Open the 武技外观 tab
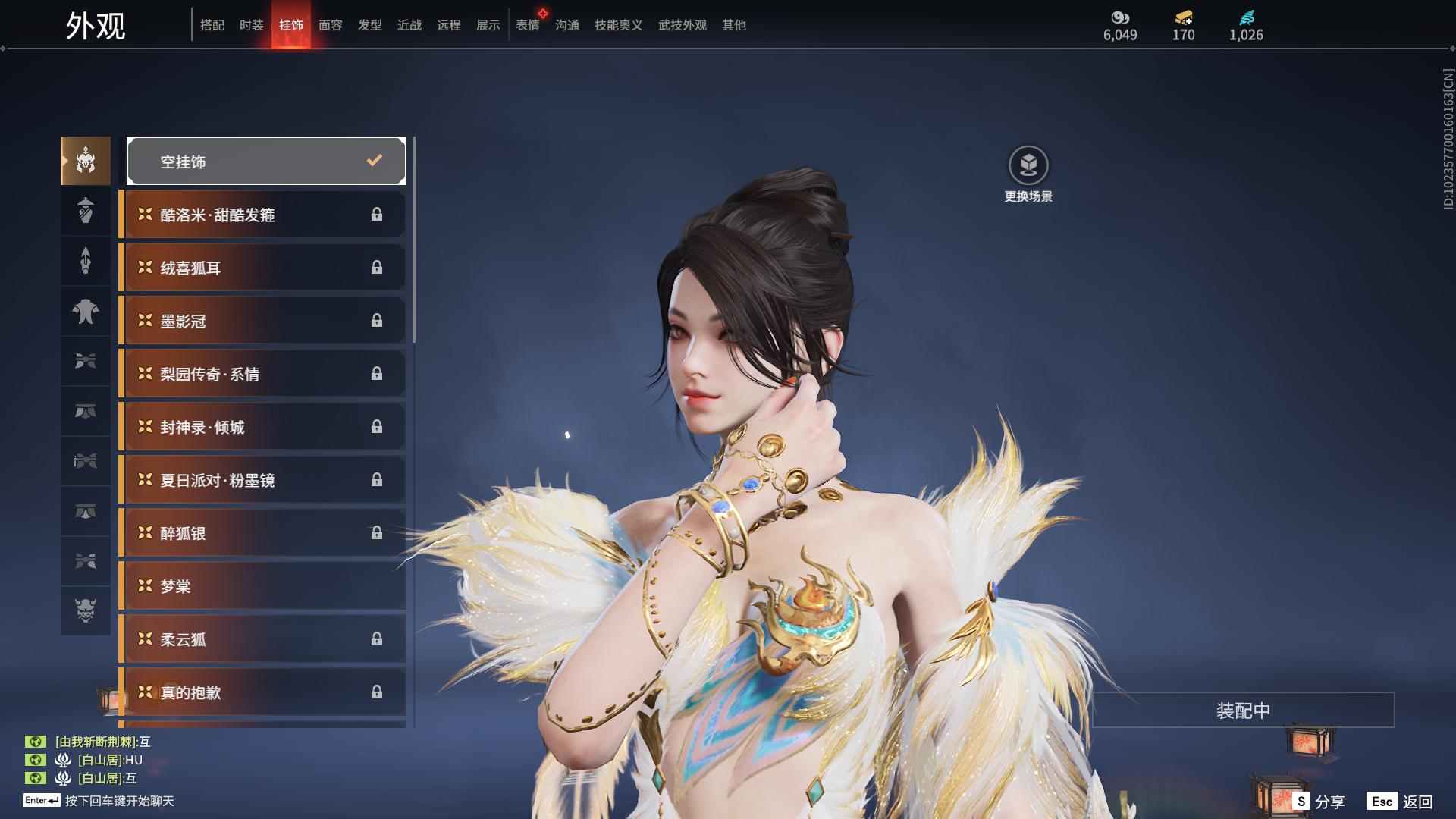This screenshot has height=819, width=1456. [682, 25]
